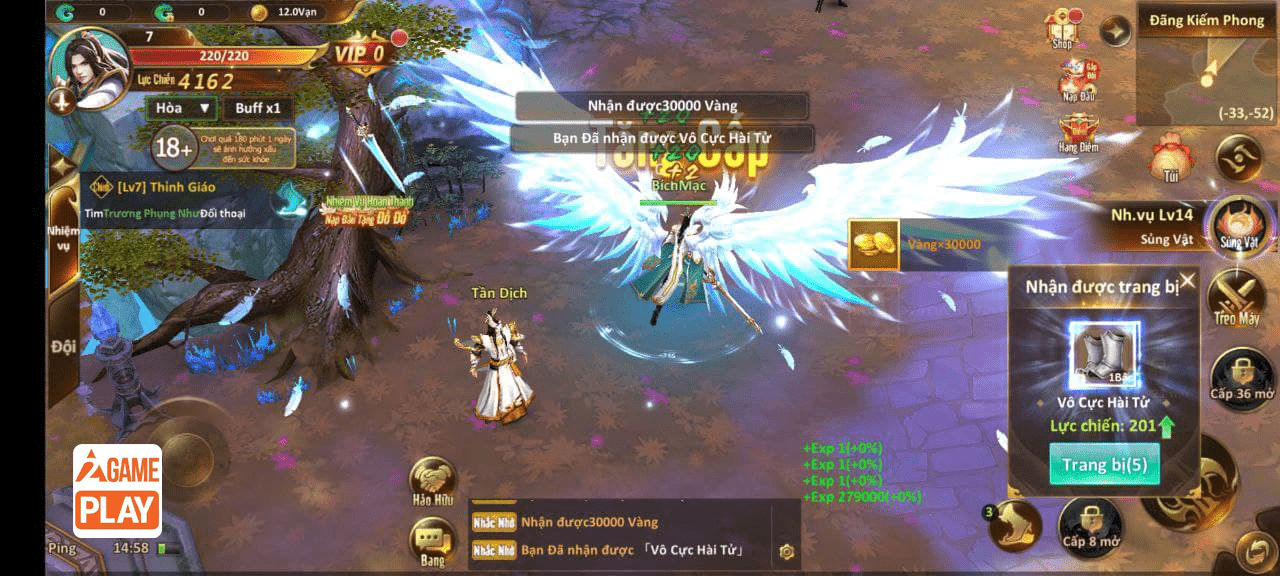The width and height of the screenshot is (1280, 576).
Task: Switch to the Đội team tab
Action: pyautogui.click(x=63, y=347)
